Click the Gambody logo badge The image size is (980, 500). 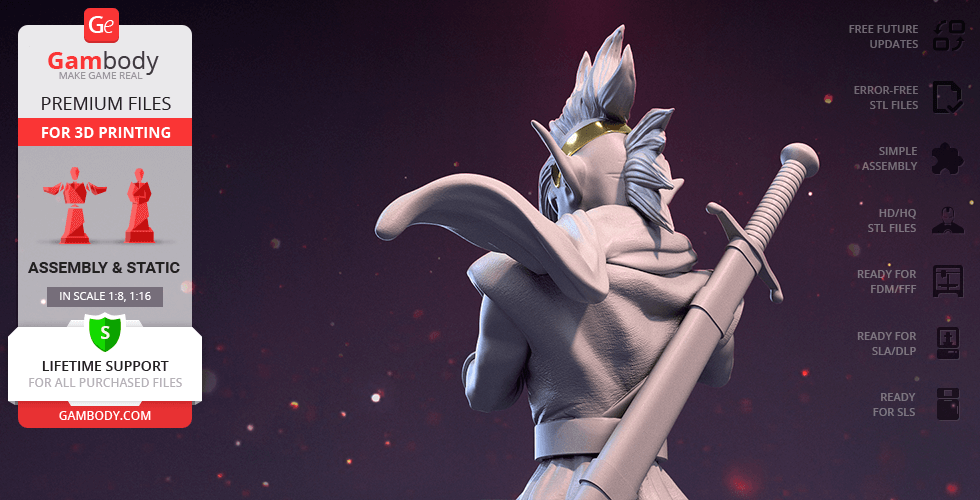[x=103, y=24]
